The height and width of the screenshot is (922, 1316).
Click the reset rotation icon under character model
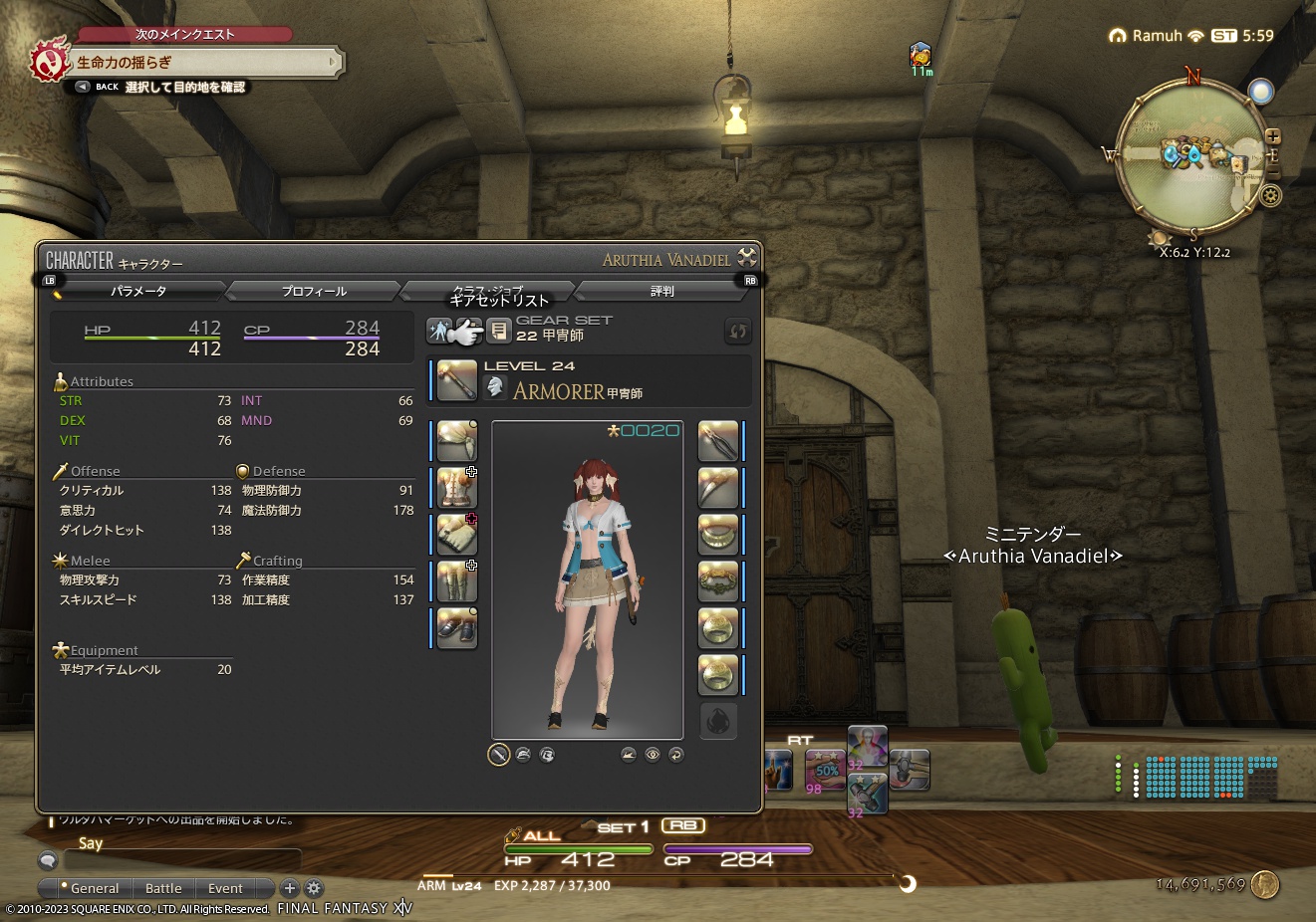point(676,755)
